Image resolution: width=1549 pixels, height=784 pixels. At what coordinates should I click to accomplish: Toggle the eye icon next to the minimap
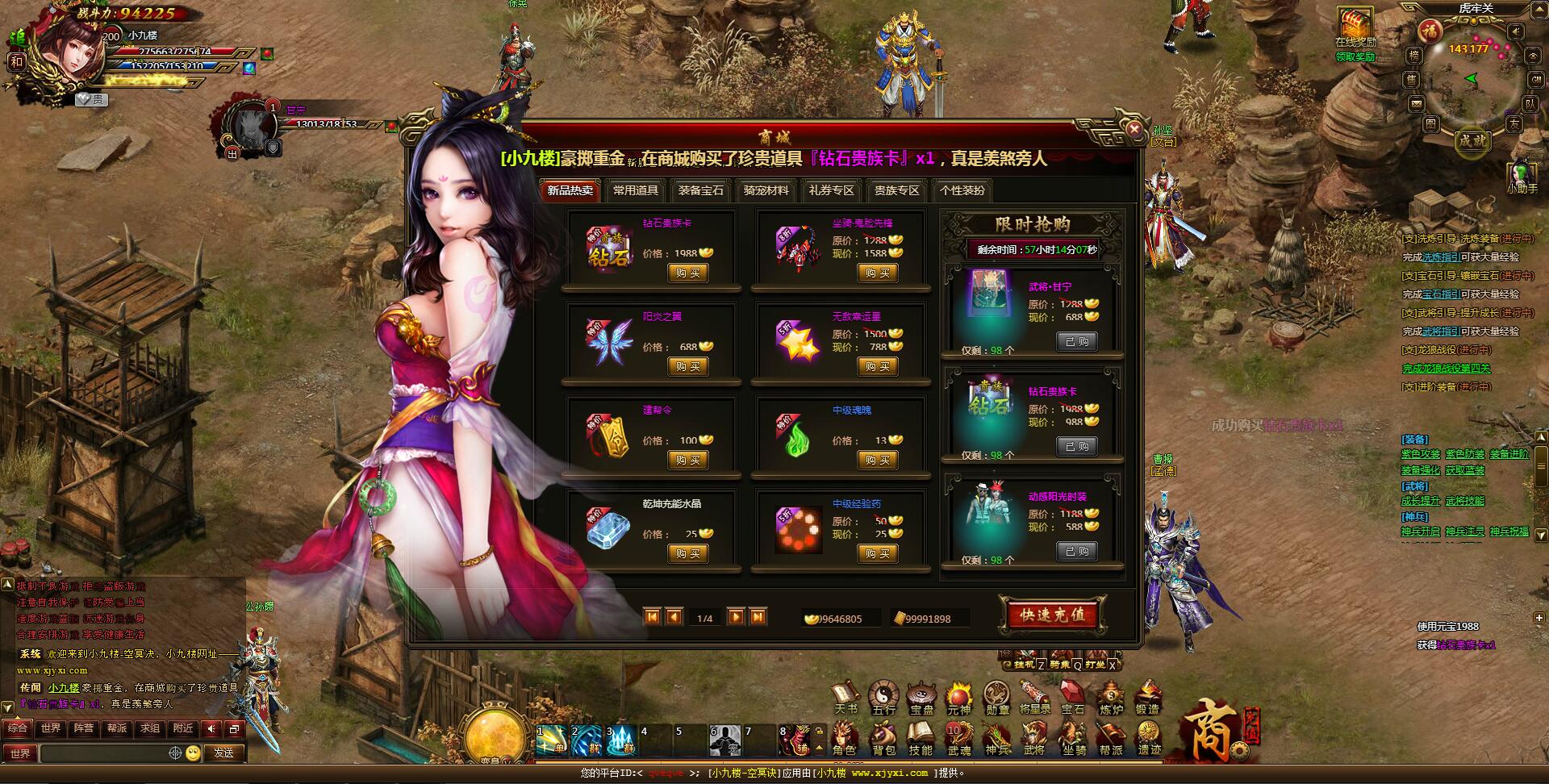point(1532,56)
